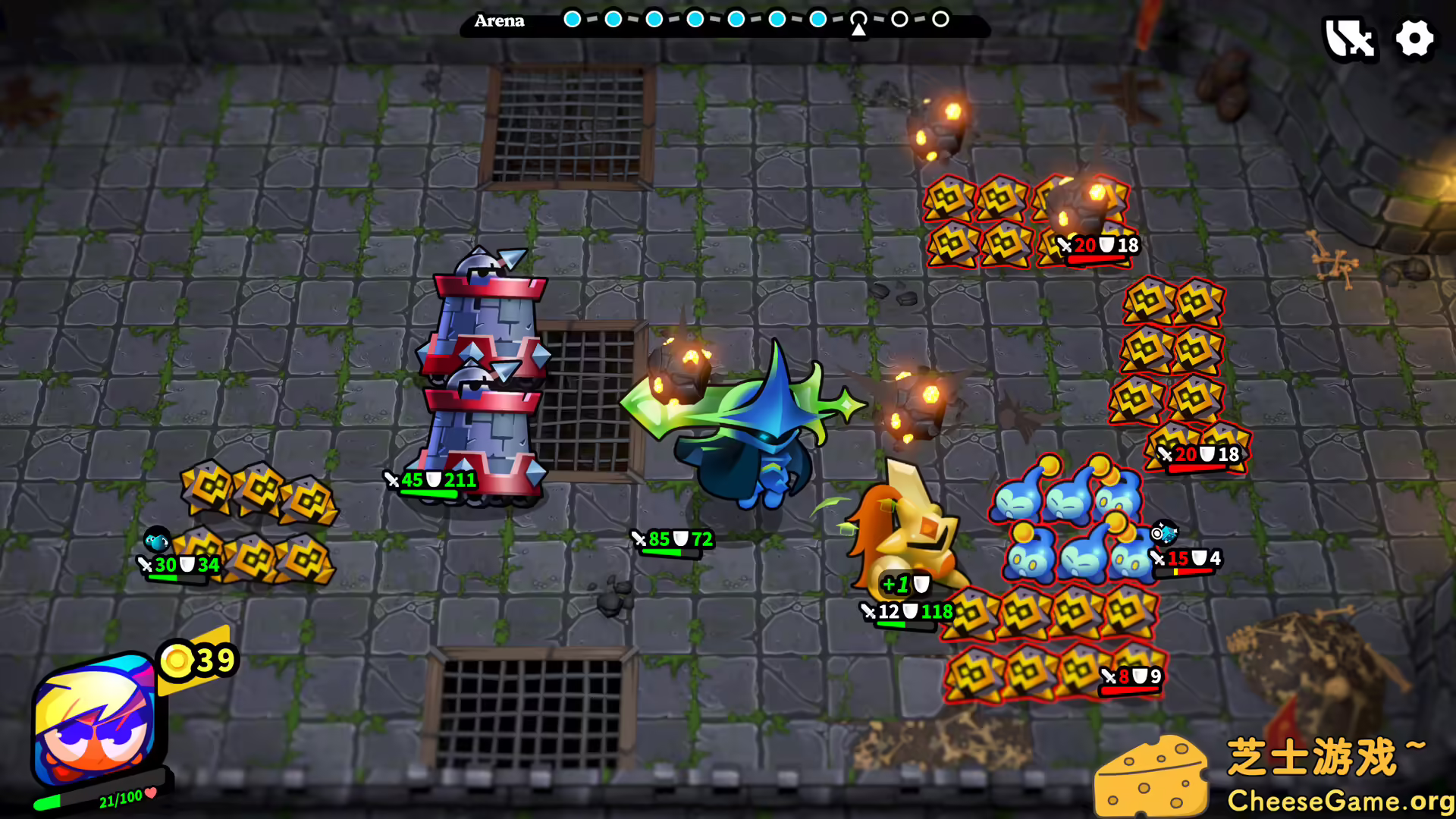Open the settings gear menu
The width and height of the screenshot is (1456, 819).
1415,39
